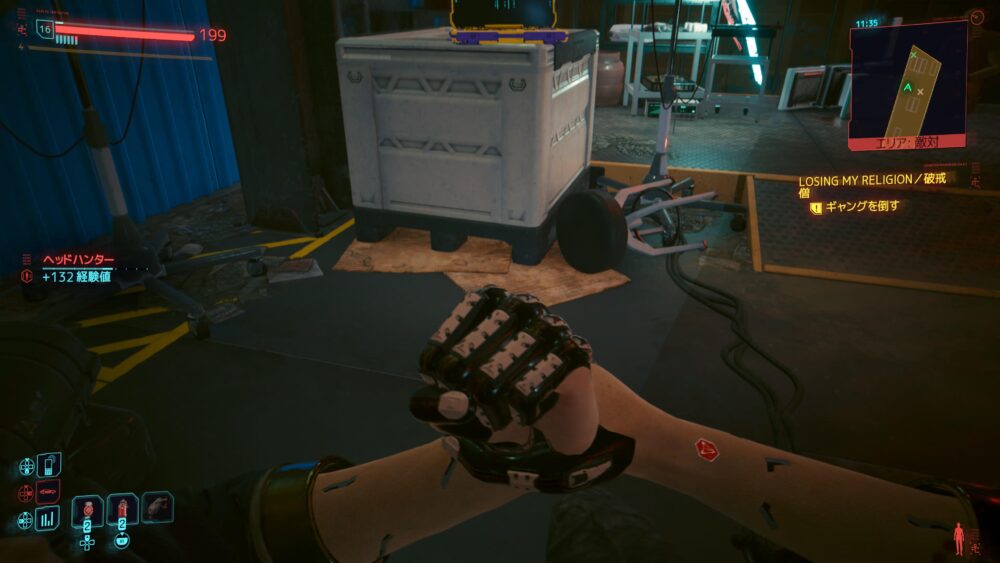This screenshot has width=1000, height=563.
Task: Open the phone icon slot
Action: 49,465
